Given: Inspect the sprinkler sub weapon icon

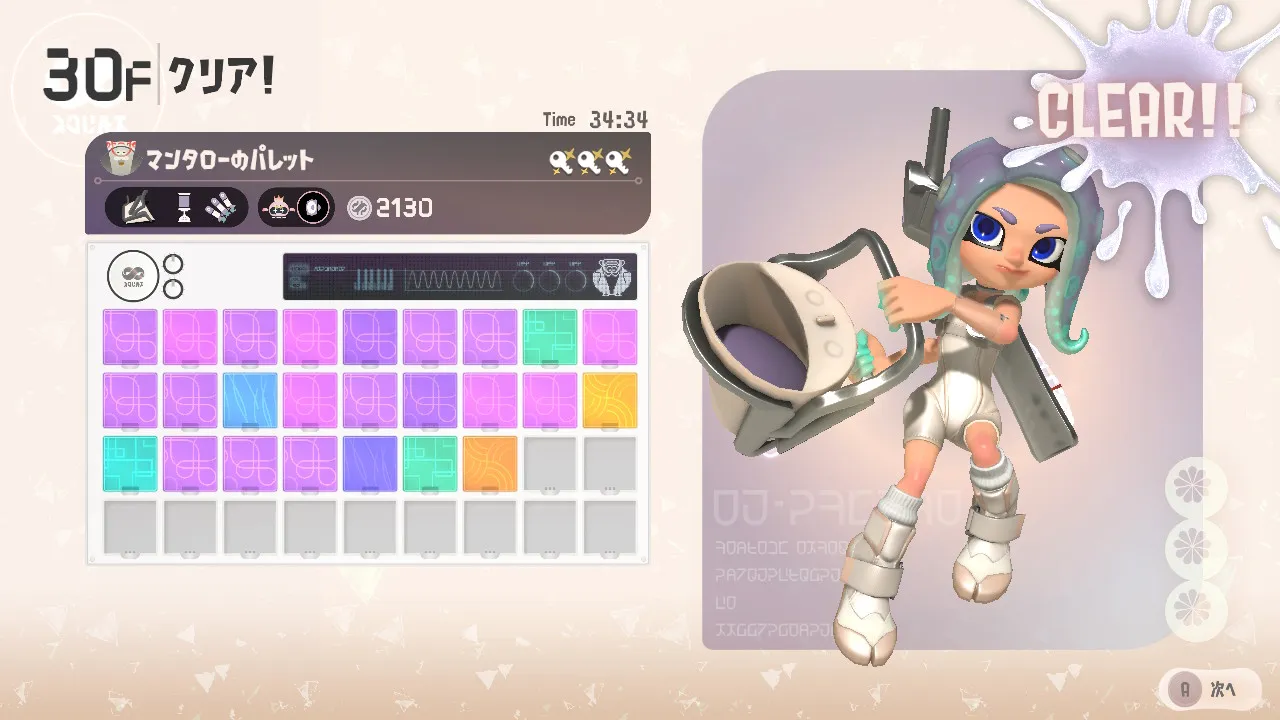Looking at the screenshot, I should pos(184,208).
